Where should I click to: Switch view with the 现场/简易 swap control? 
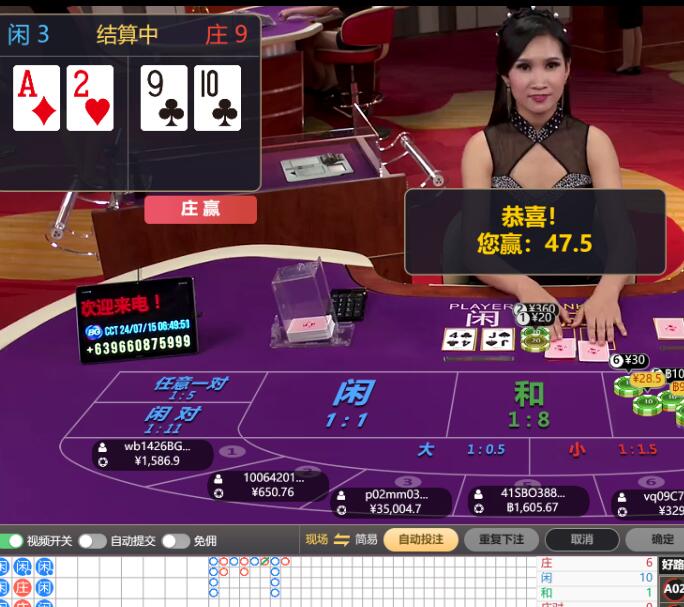tap(341, 540)
